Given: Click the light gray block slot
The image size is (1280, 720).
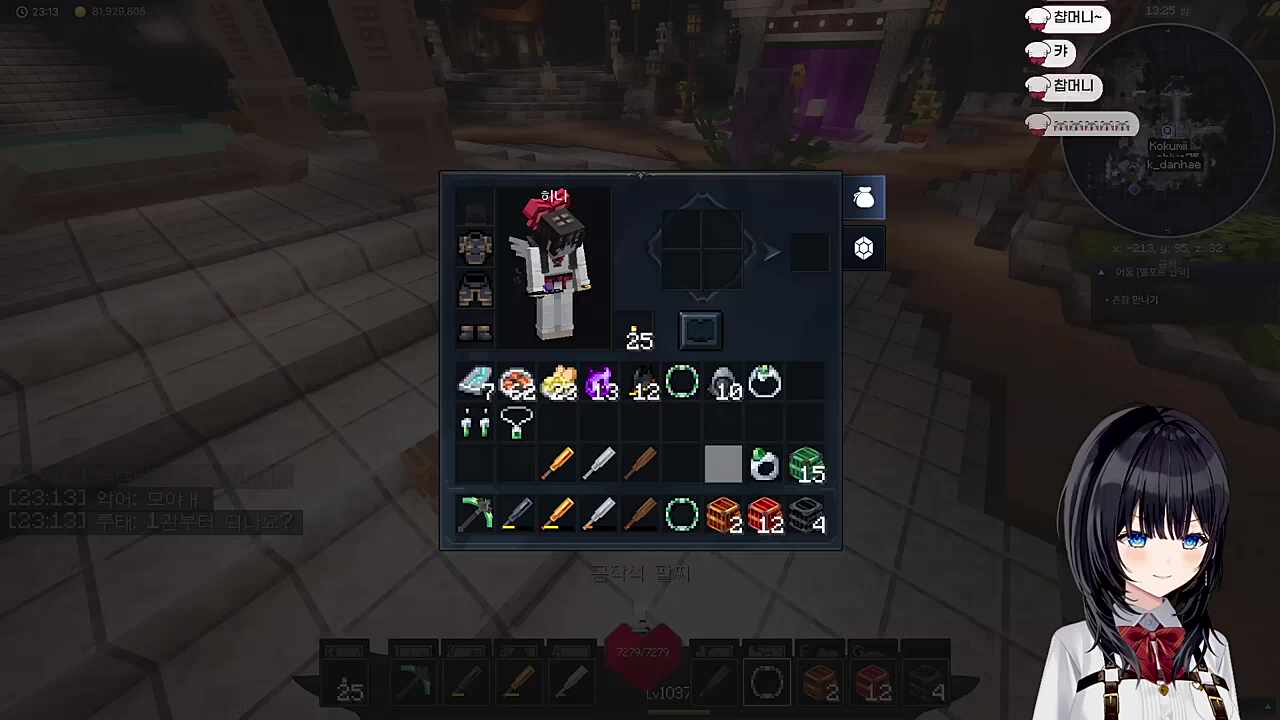Looking at the screenshot, I should [723, 465].
